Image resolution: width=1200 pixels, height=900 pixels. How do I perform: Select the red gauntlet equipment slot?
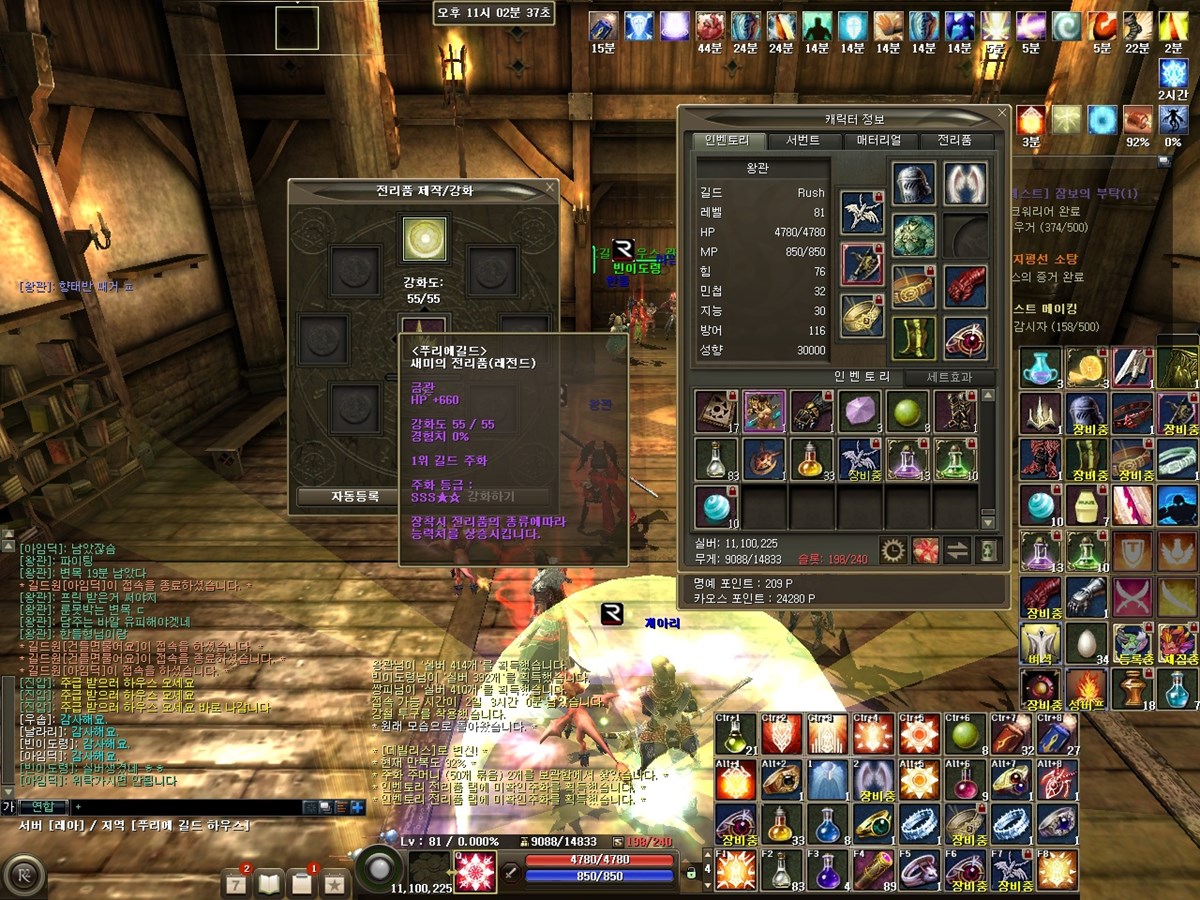[965, 287]
